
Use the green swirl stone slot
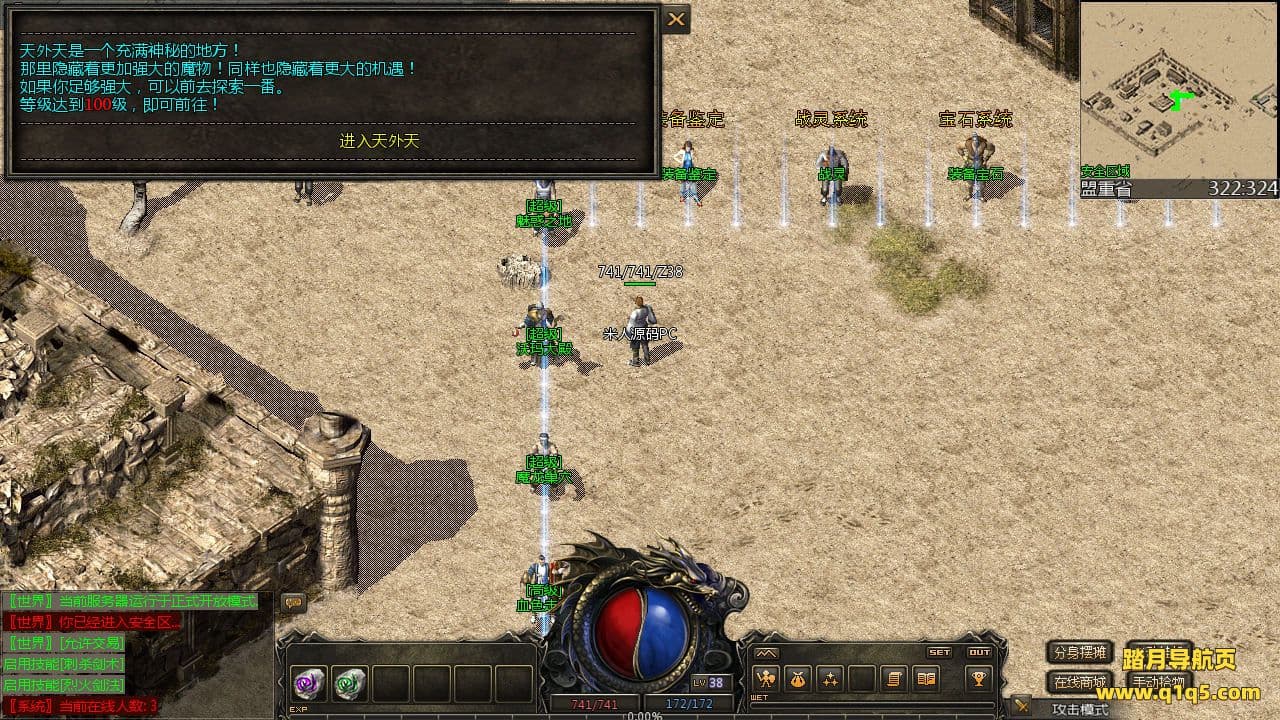350,684
